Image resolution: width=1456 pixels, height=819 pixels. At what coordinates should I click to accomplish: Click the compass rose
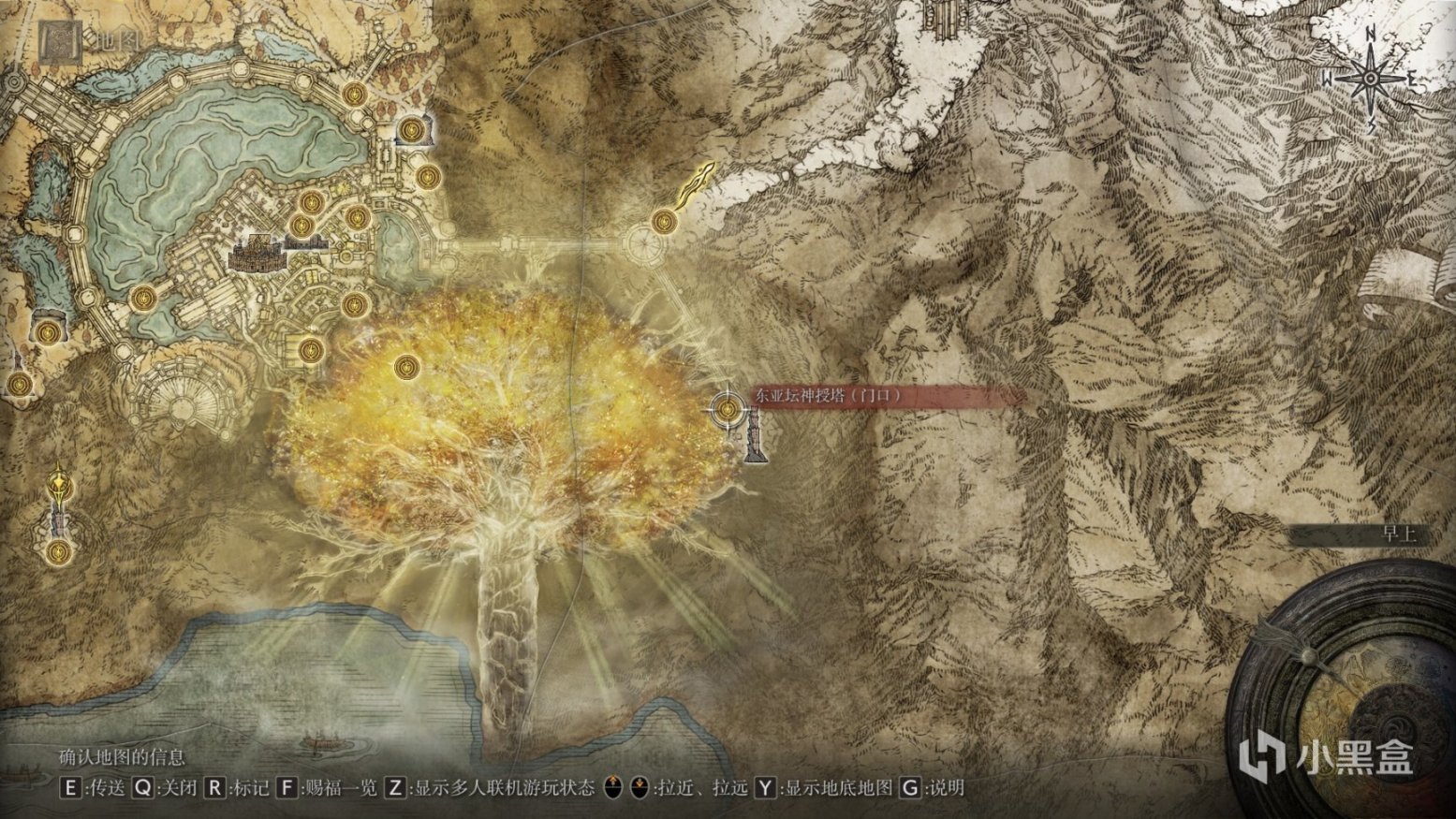click(x=1370, y=80)
